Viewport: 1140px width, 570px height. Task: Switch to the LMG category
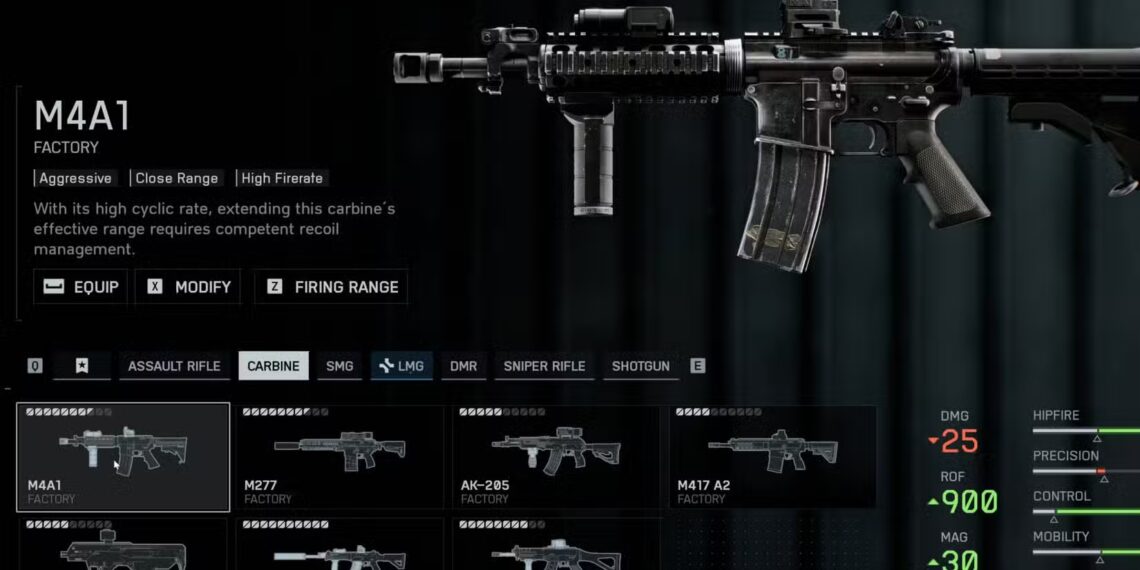(x=401, y=366)
